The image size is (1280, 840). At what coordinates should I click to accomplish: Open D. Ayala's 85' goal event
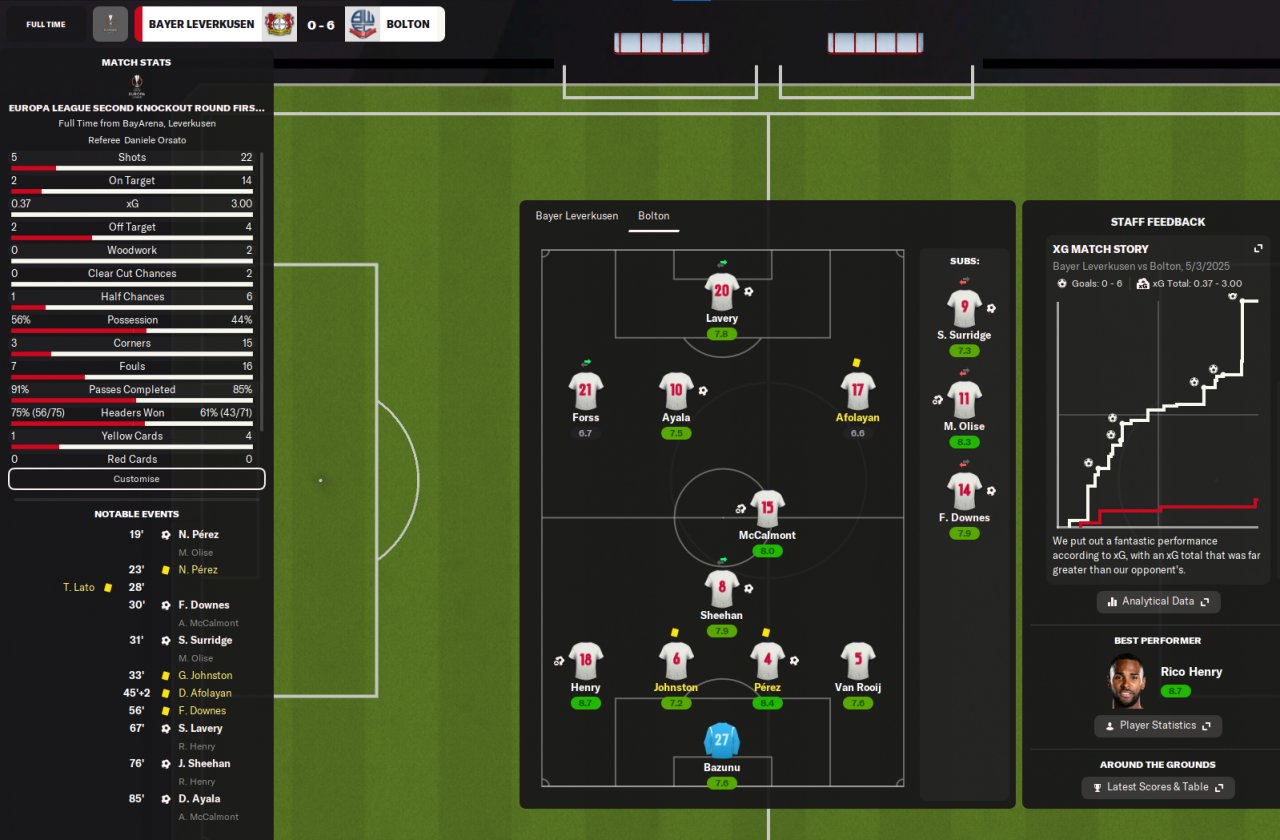199,799
